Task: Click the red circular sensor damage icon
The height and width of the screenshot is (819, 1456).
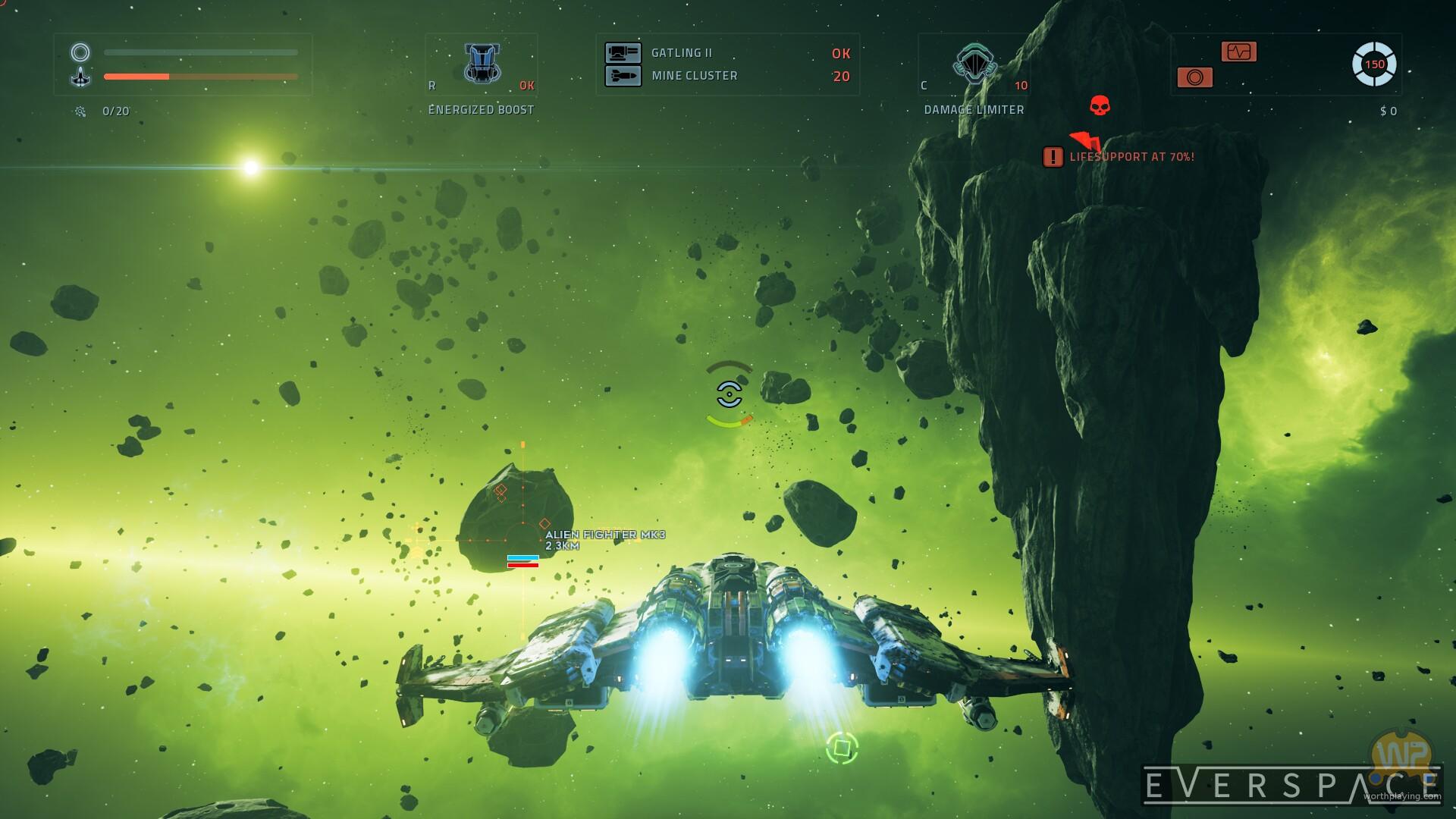Action: pos(1194,77)
